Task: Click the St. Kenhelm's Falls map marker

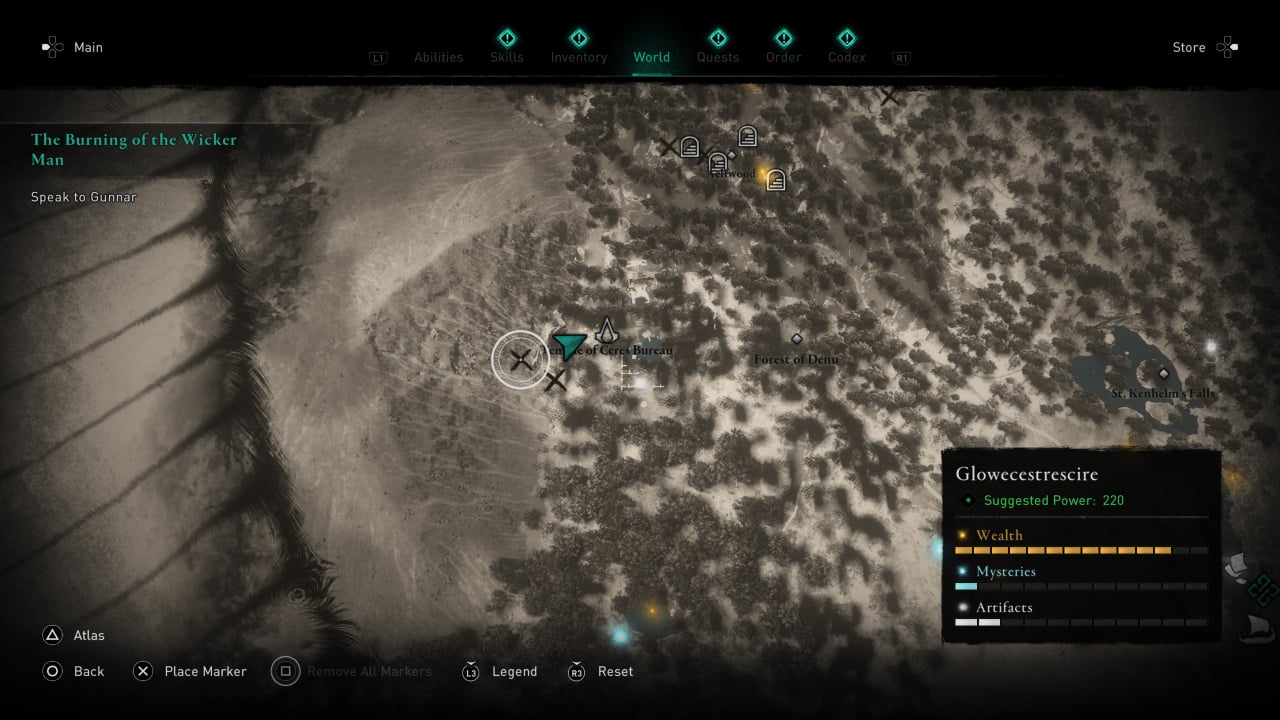Action: tap(1163, 373)
